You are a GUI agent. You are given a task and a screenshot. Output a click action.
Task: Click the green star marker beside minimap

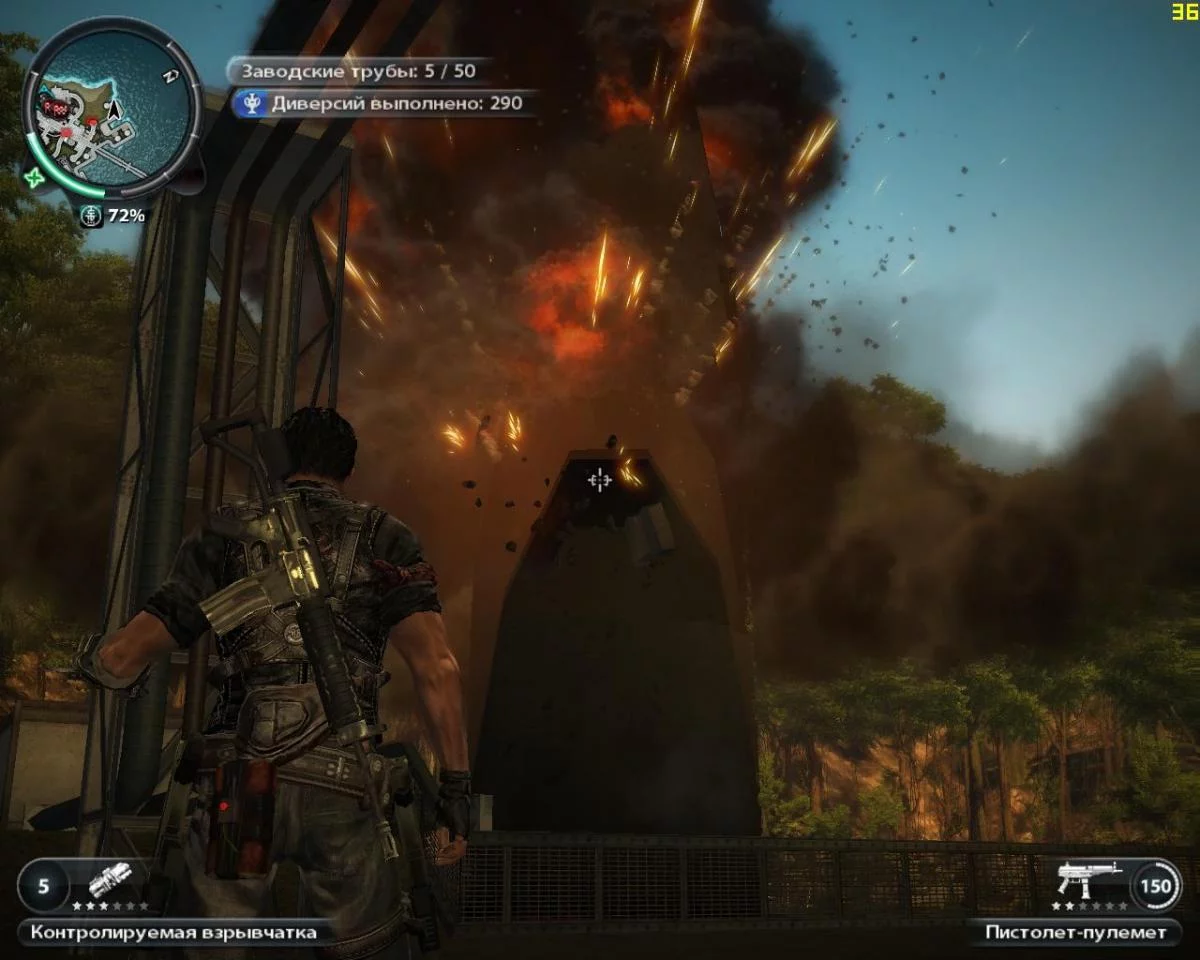pos(37,177)
